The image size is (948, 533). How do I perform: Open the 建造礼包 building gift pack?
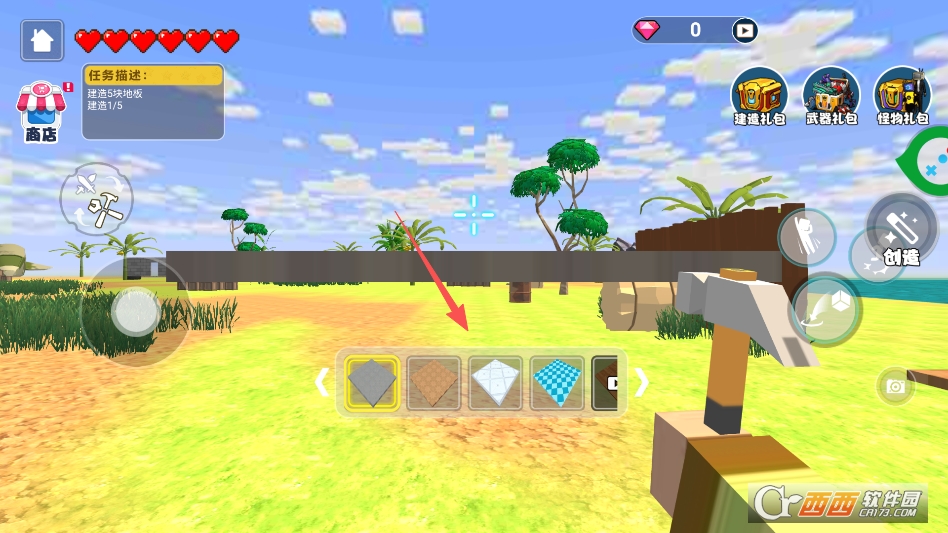[x=760, y=97]
